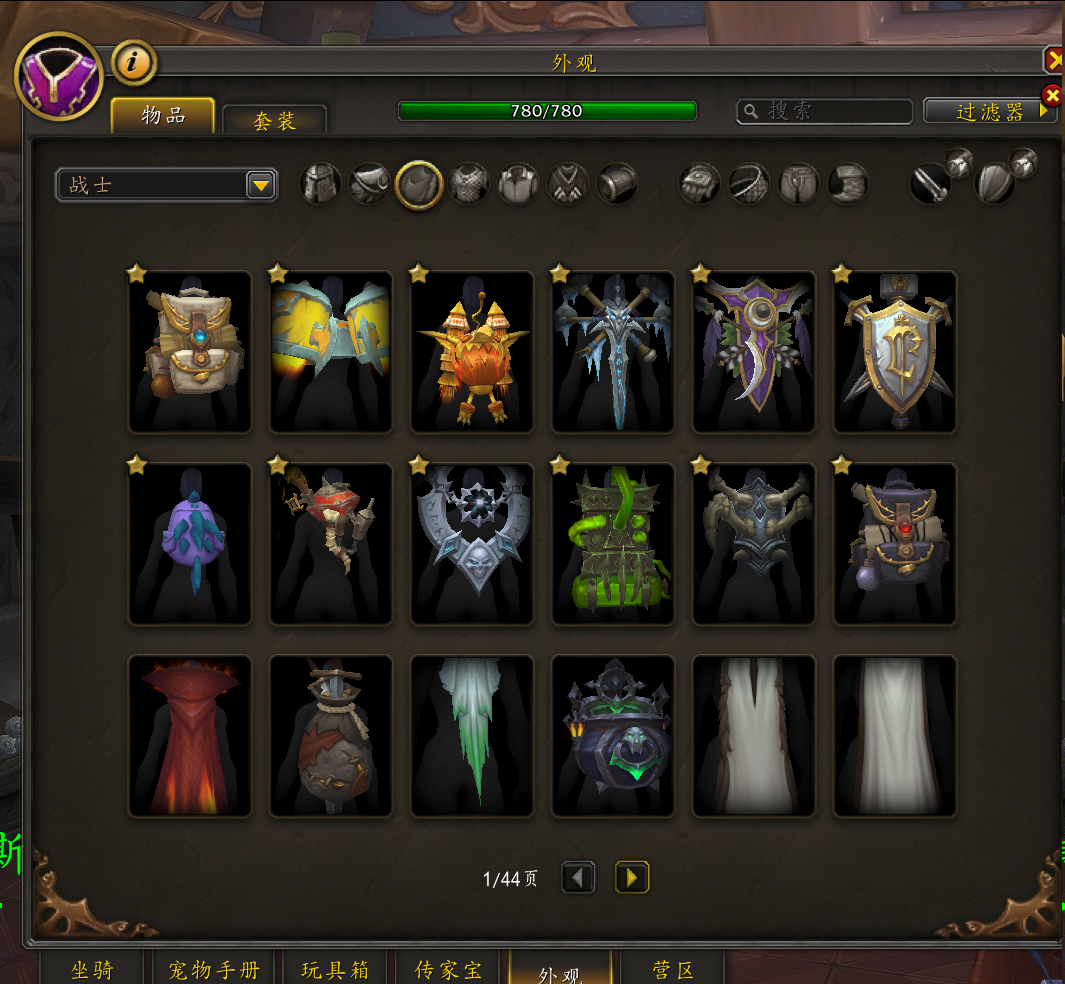Select the dark cauldron back appearance
This screenshot has width=1065, height=984.
pos(613,735)
